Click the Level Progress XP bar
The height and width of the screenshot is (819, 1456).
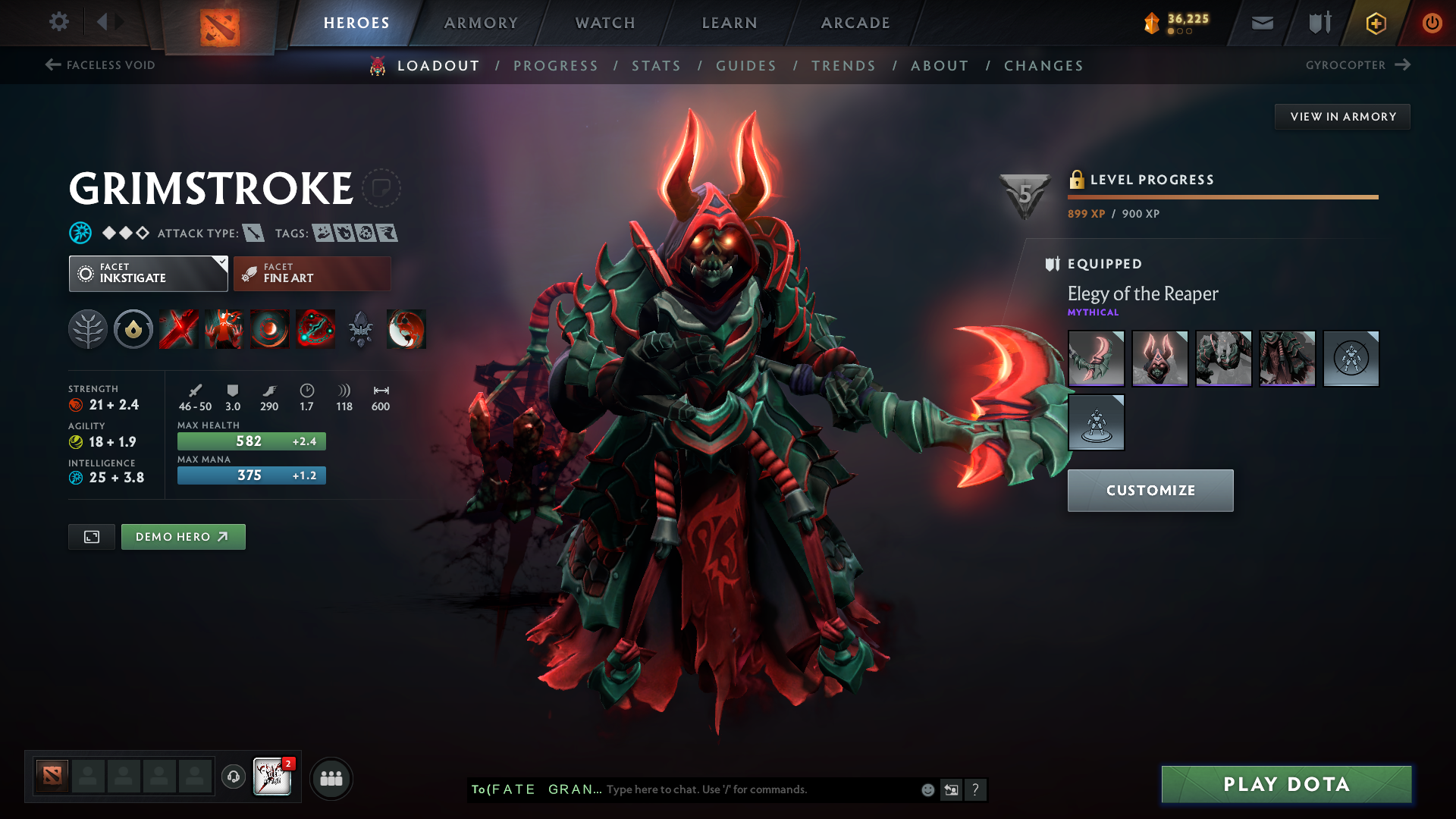(1222, 196)
